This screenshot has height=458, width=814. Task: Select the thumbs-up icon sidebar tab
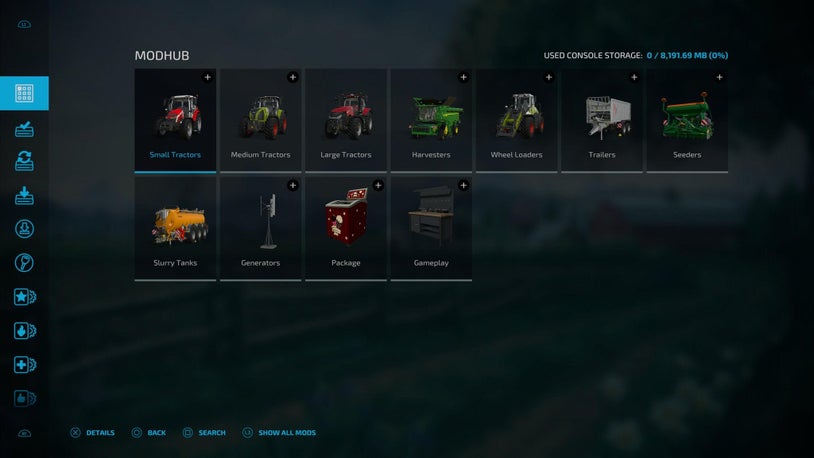coord(25,398)
